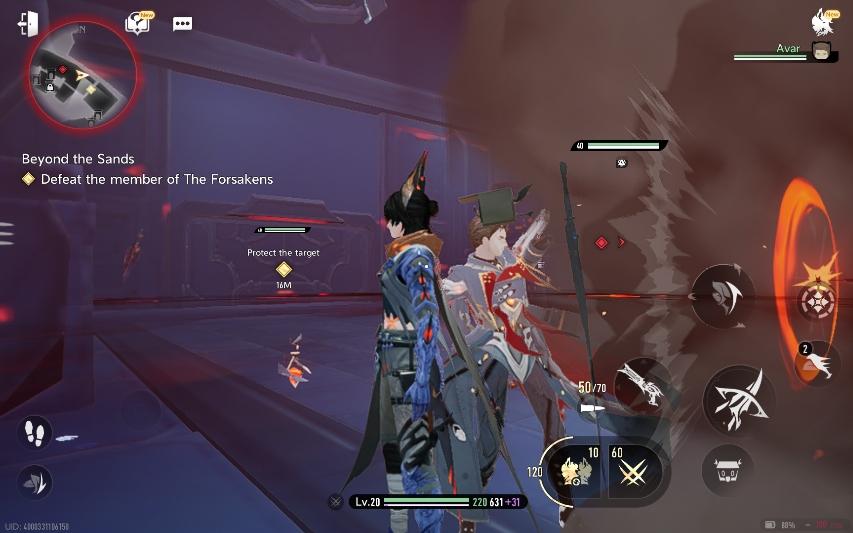The width and height of the screenshot is (853, 533).
Task: Switch to the gun weapon slot
Action: (x=642, y=385)
